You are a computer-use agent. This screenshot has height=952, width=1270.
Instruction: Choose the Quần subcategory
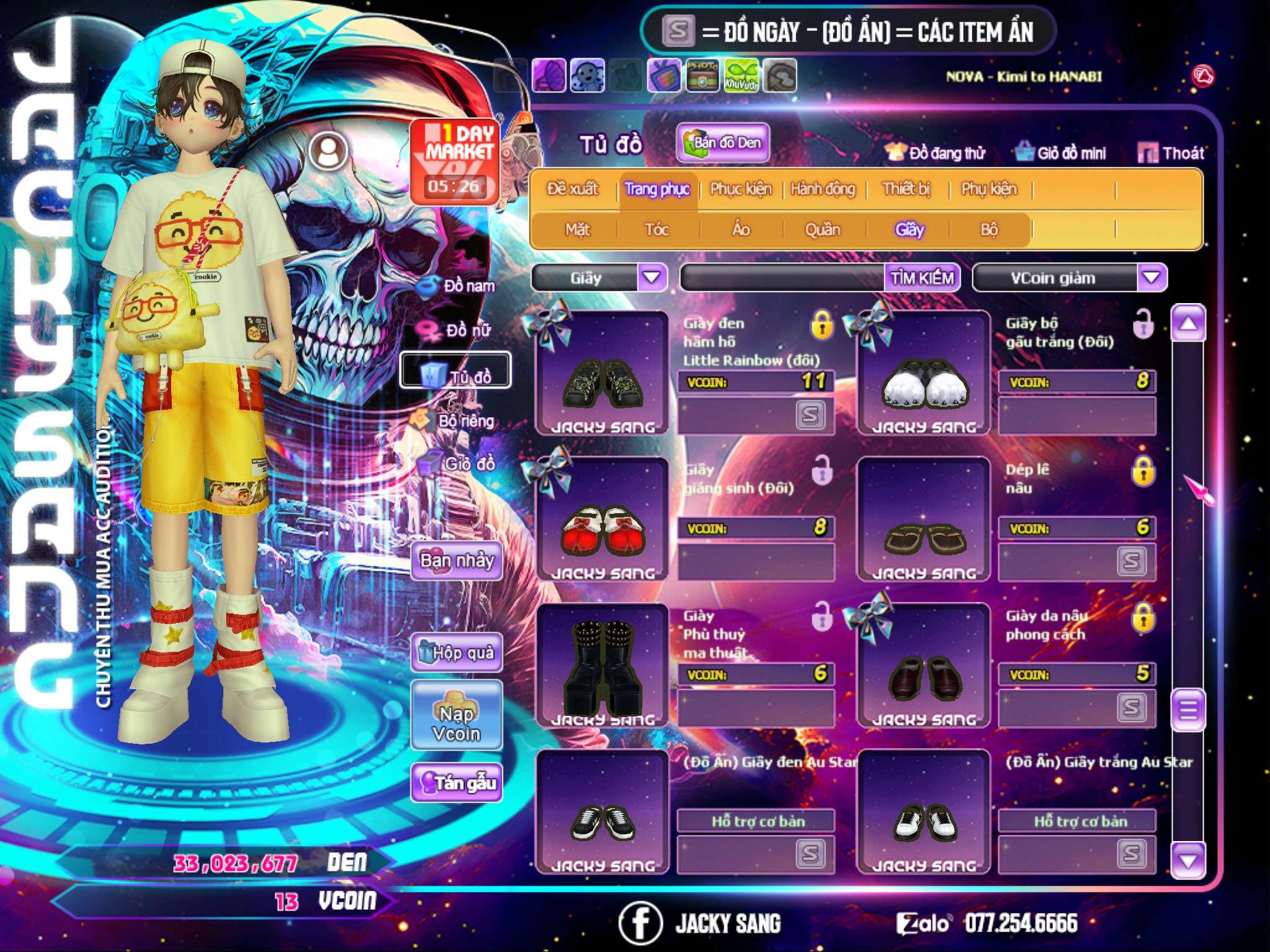[x=822, y=230]
